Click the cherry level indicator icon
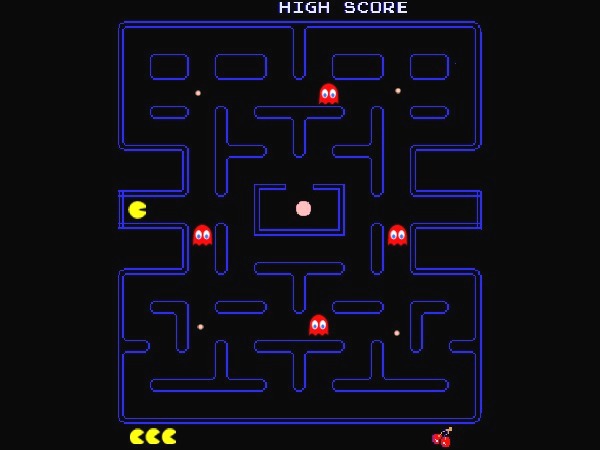 tap(442, 437)
